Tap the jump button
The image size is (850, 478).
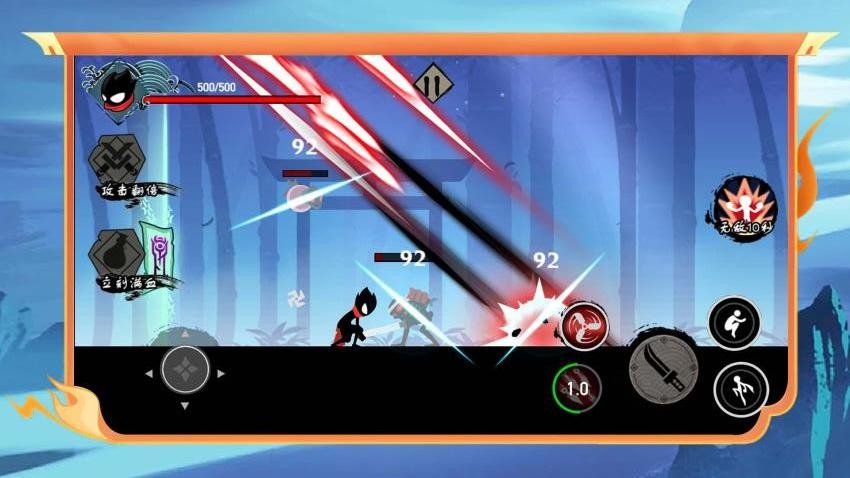[735, 322]
